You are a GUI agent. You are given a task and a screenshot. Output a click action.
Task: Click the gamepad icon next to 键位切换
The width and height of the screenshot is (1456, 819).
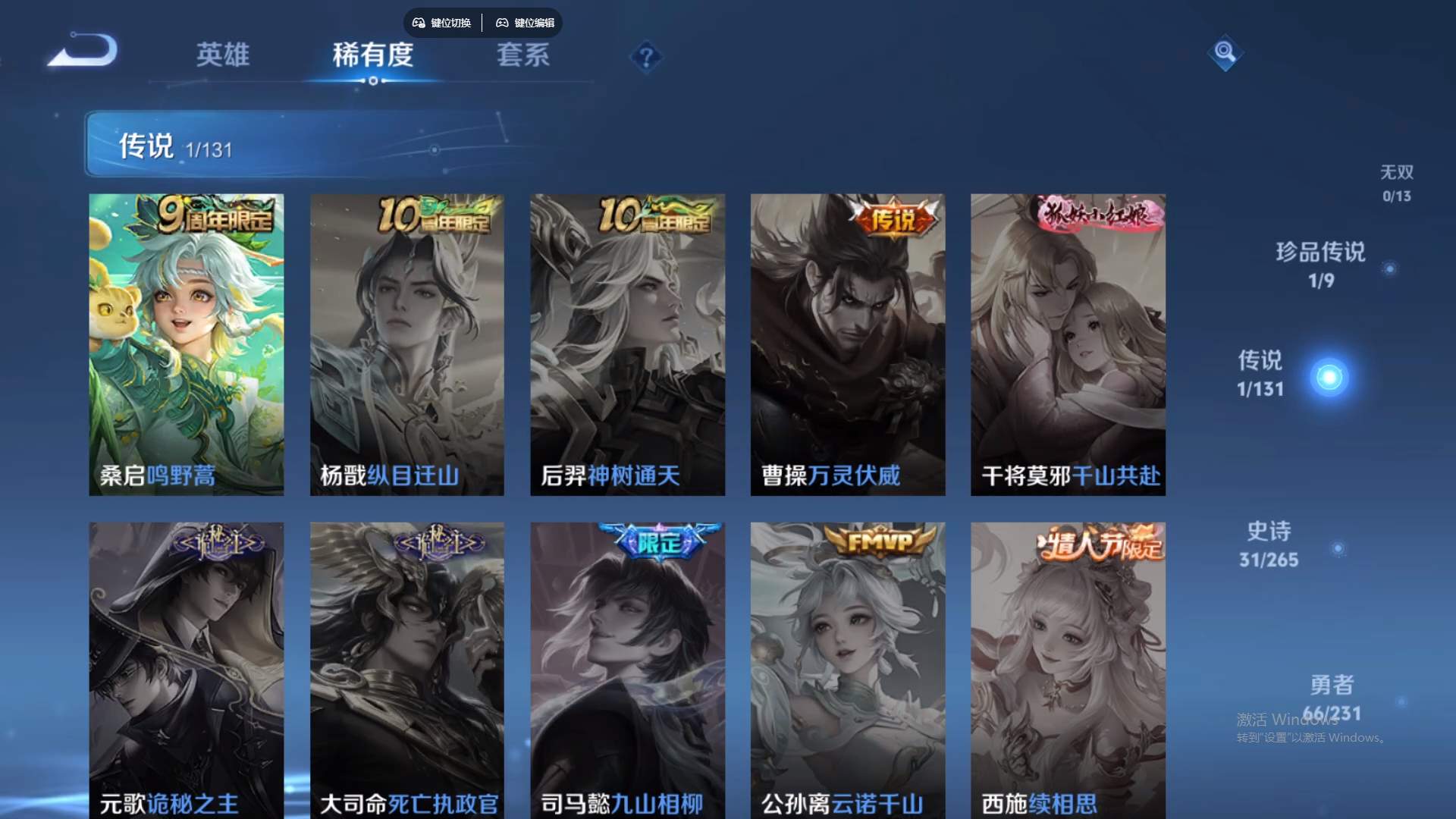coord(418,23)
